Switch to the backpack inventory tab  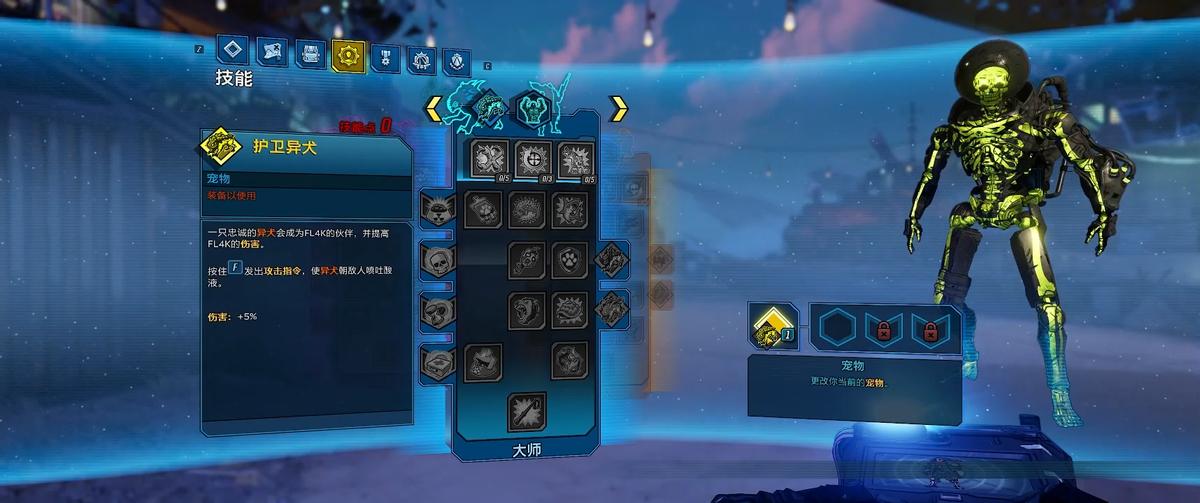click(x=311, y=54)
